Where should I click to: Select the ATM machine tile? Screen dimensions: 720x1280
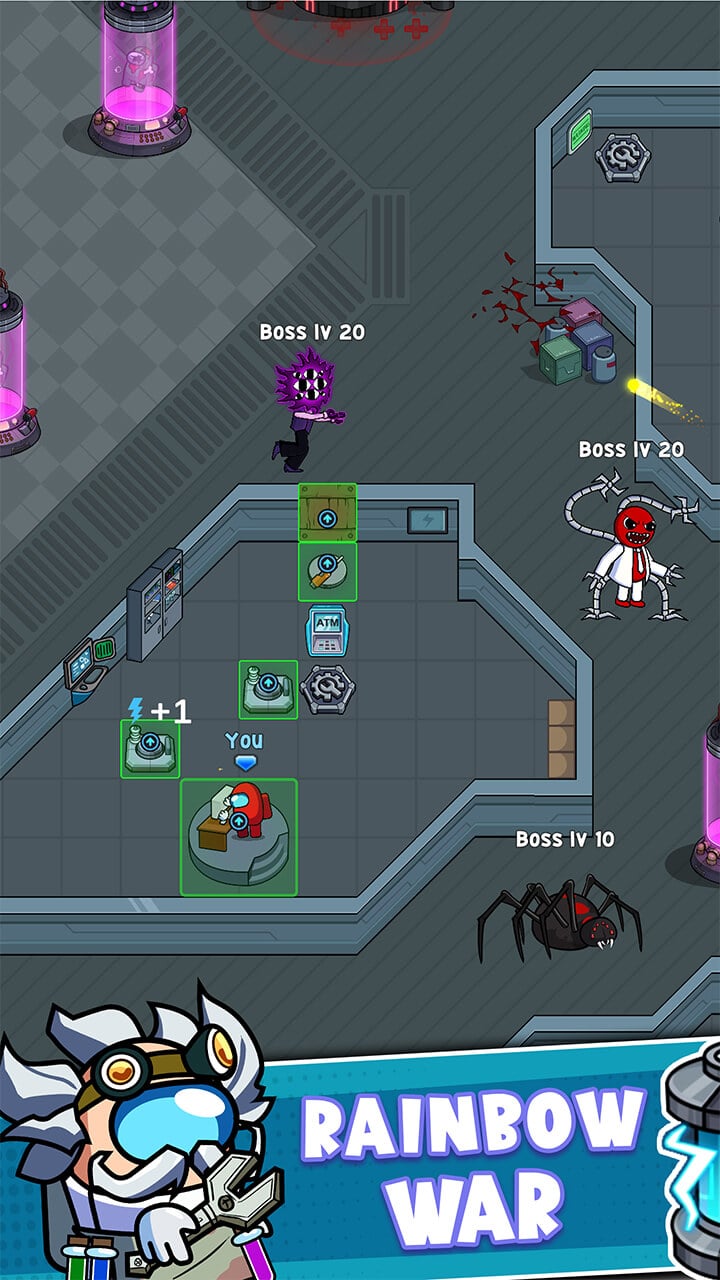pyautogui.click(x=327, y=630)
